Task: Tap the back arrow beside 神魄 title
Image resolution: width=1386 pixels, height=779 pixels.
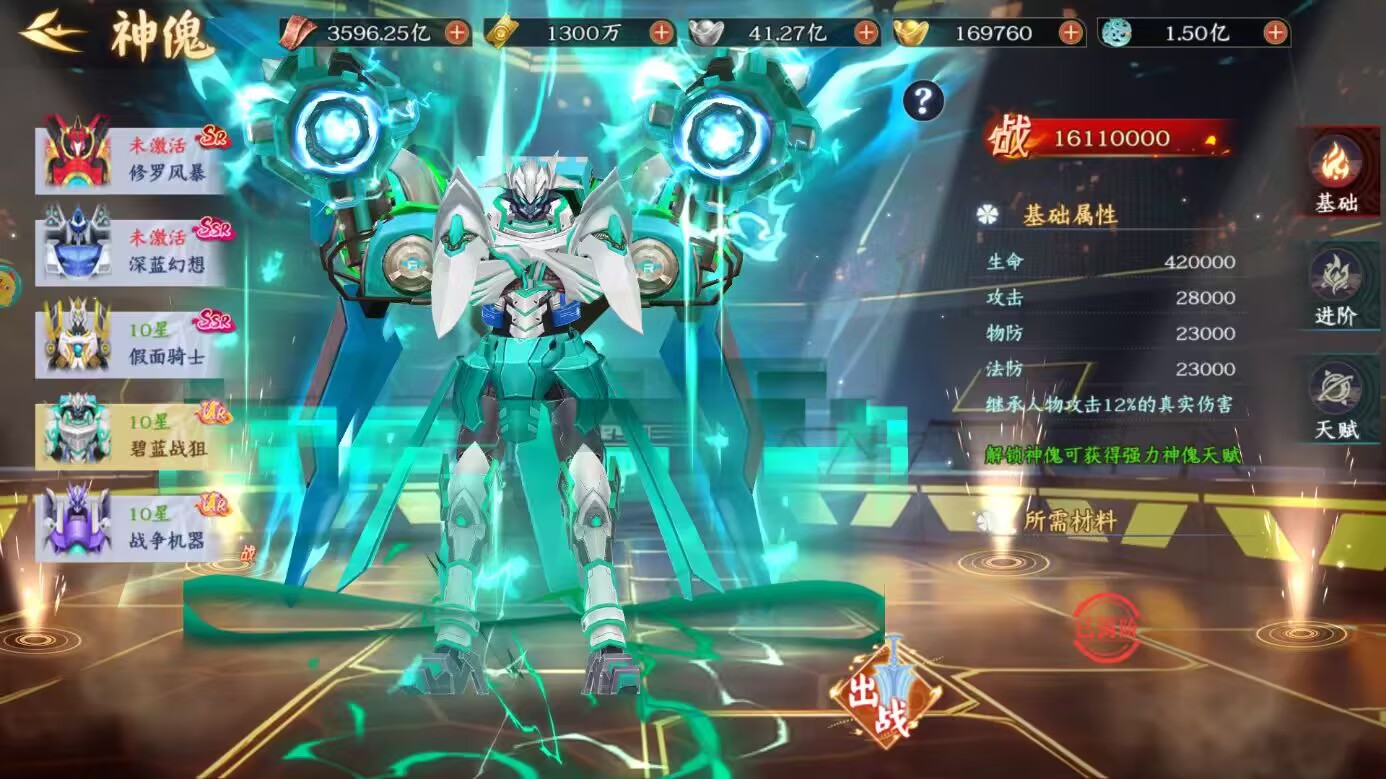Action: (x=48, y=30)
